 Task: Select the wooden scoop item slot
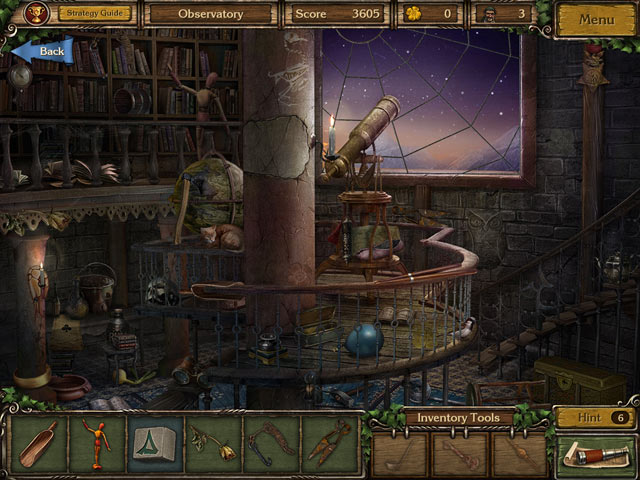(x=42, y=443)
